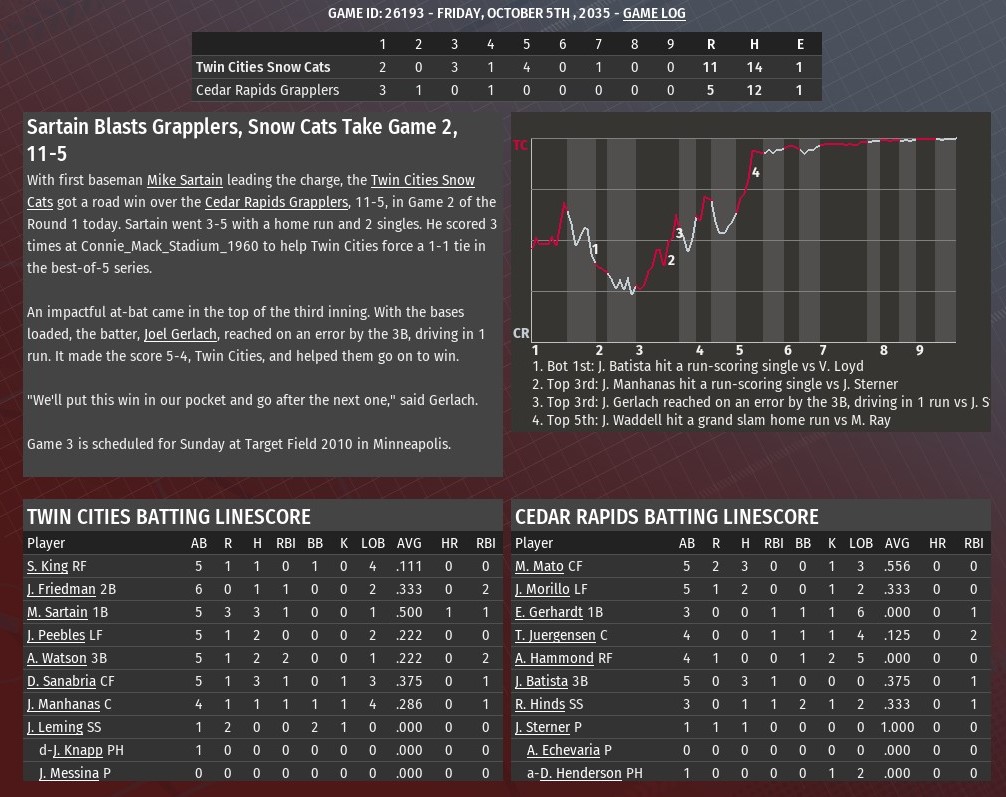Open Joel Gerlach's player page
This screenshot has height=797, width=1006.
[x=181, y=334]
